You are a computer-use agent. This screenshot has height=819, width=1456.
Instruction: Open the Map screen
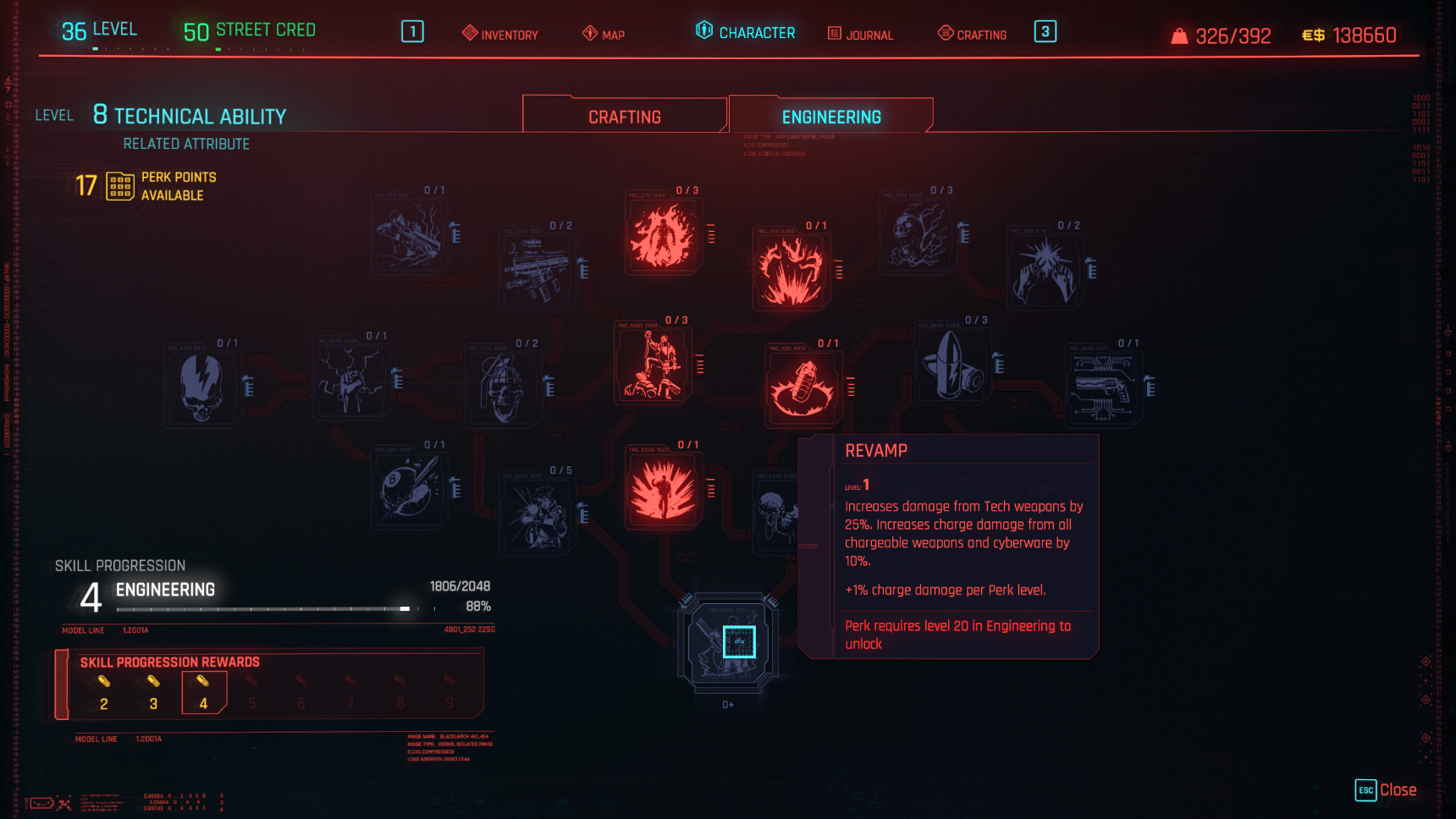point(604,34)
